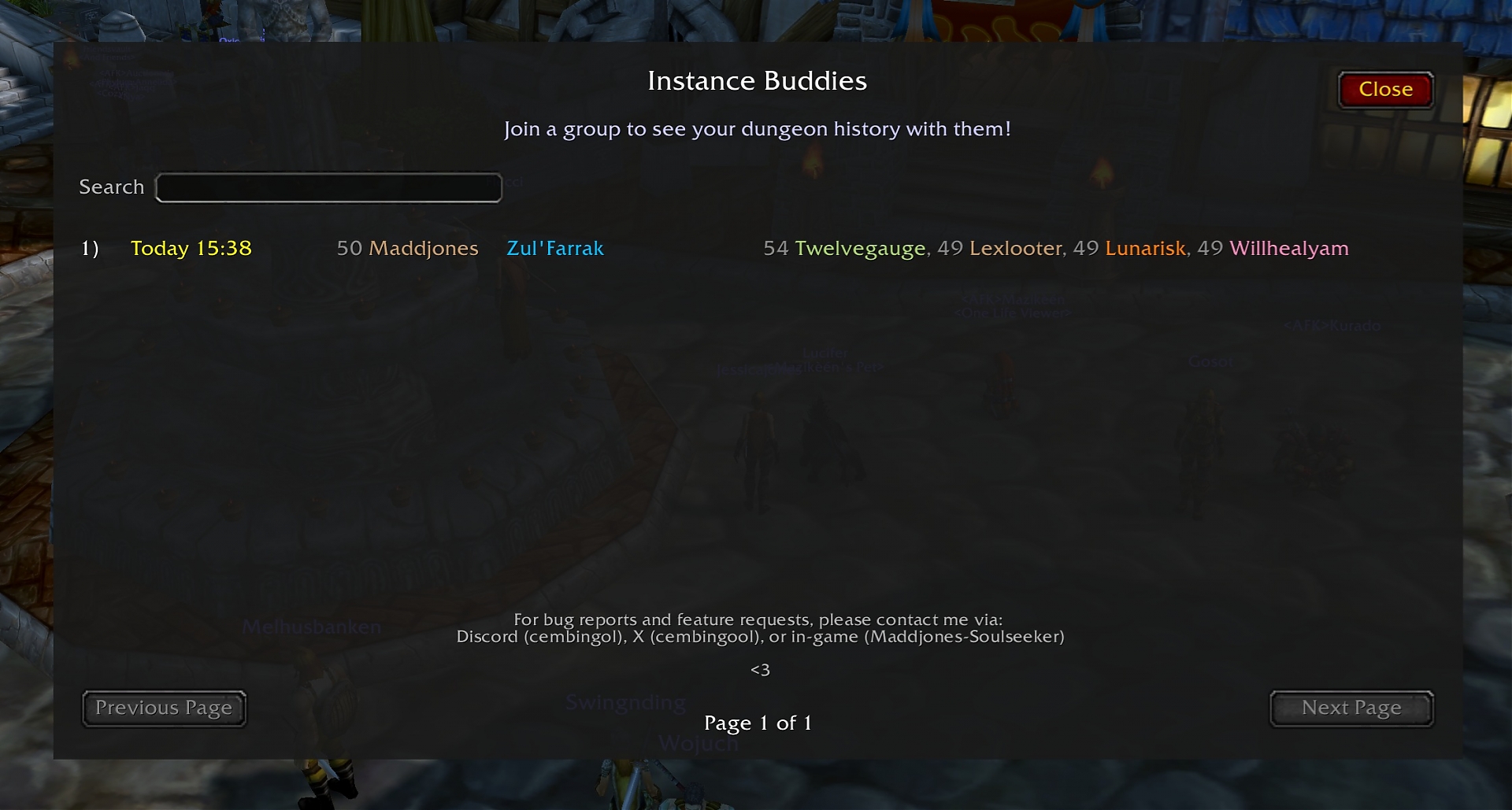Screen dimensions: 1512x810
Task: Click the join a group hint text
Action: 758,128
